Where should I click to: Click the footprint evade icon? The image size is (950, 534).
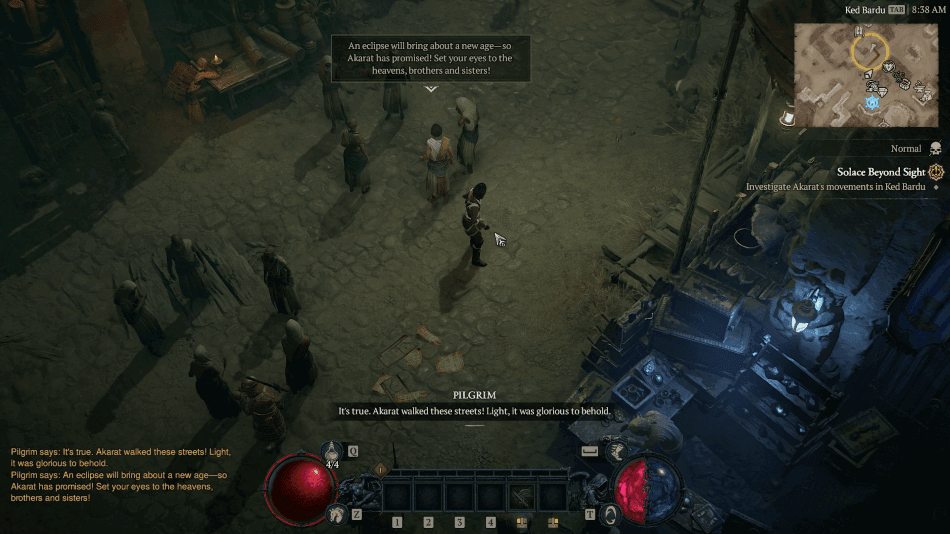(336, 513)
